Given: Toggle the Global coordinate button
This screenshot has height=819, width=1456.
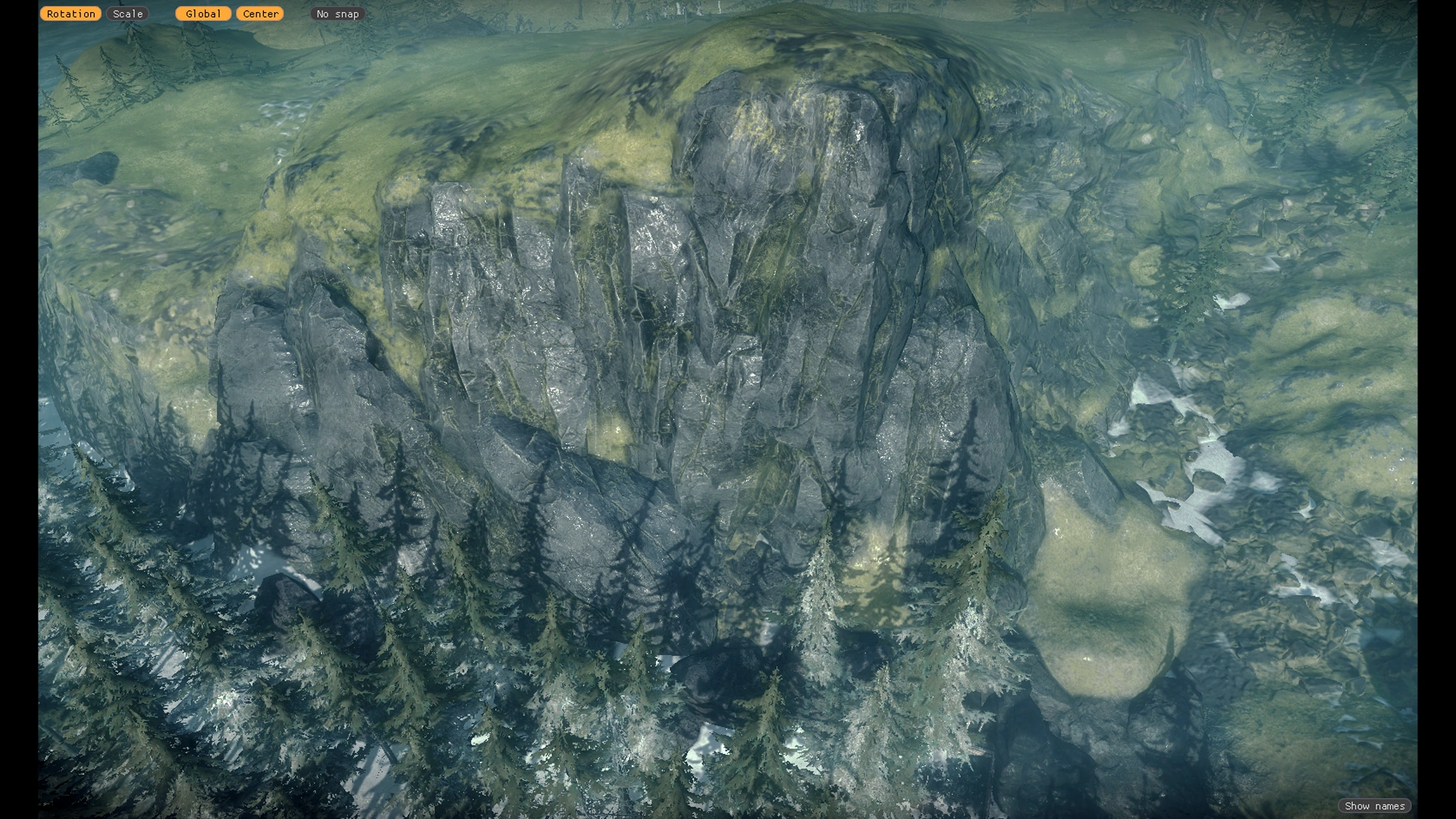Looking at the screenshot, I should pos(203,14).
